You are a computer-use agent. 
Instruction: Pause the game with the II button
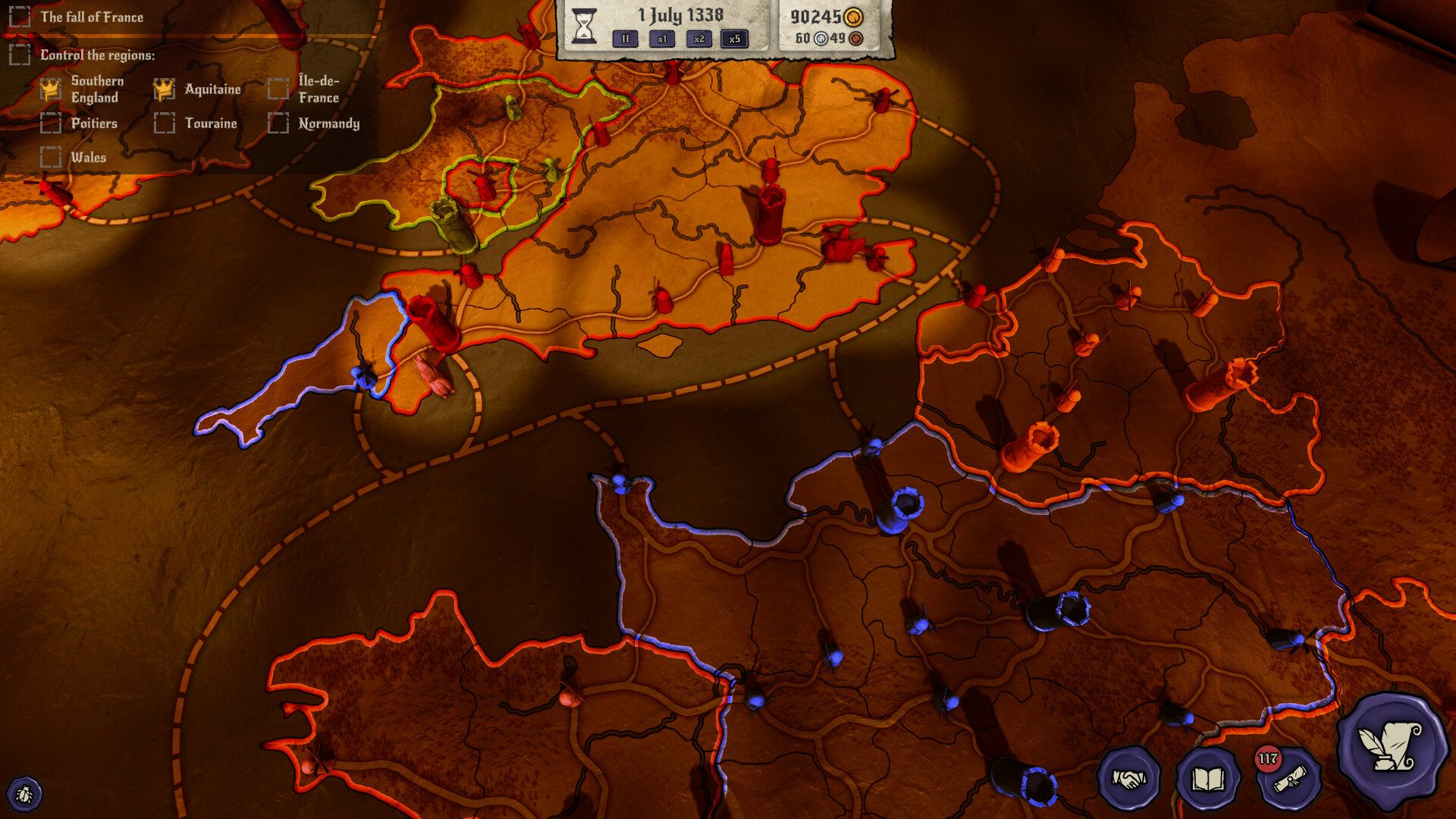click(x=624, y=38)
